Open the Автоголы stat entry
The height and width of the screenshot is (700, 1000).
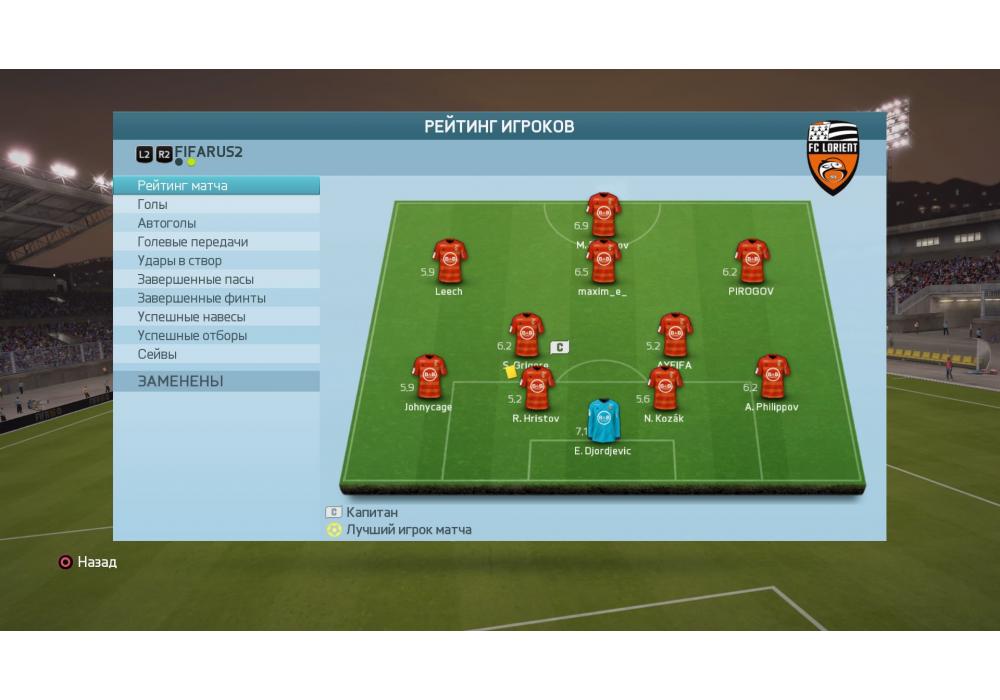217,223
